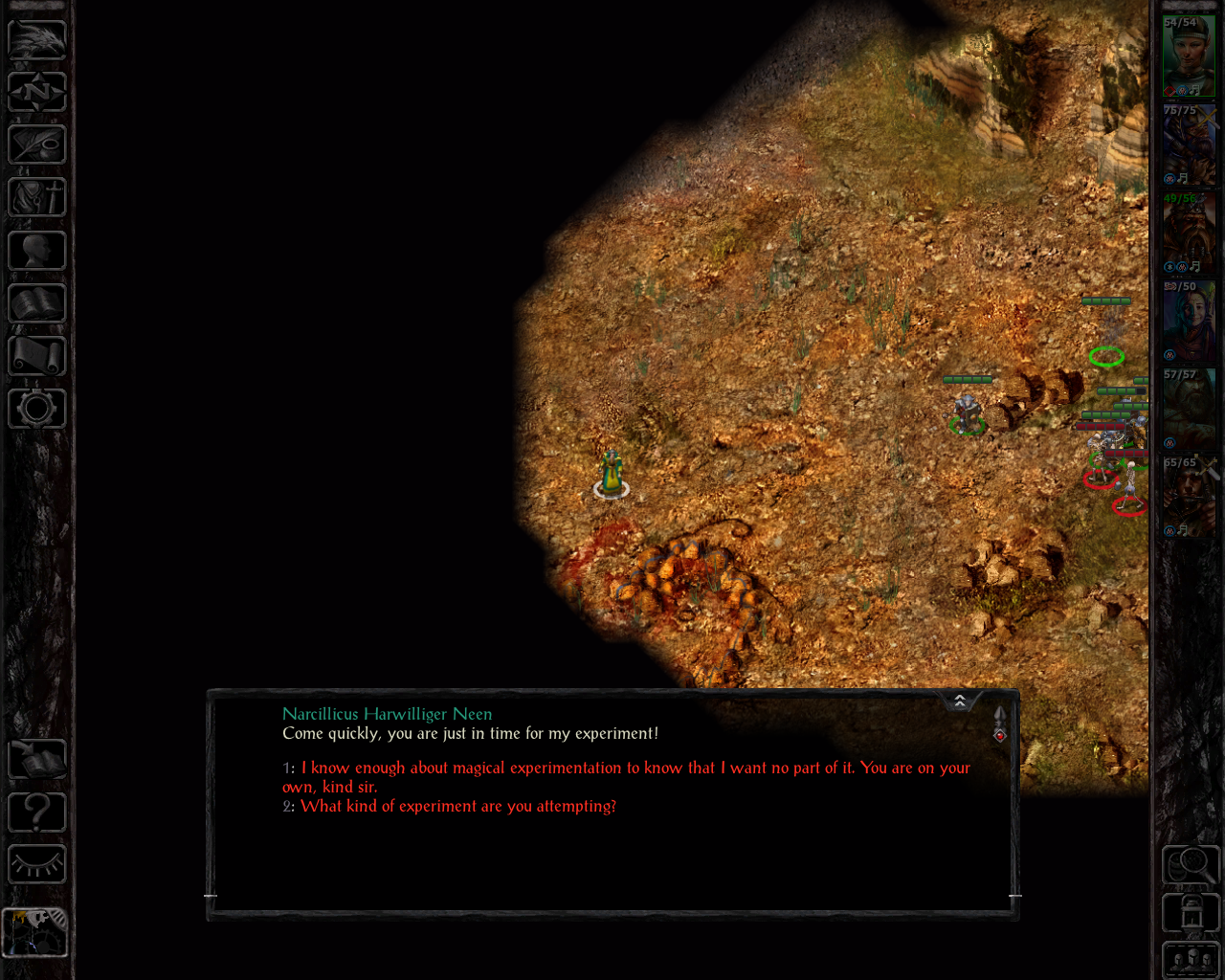Viewport: 1225px width, 980px height.
Task: Toggle the interface with the closed-eye button
Action: coord(37,865)
